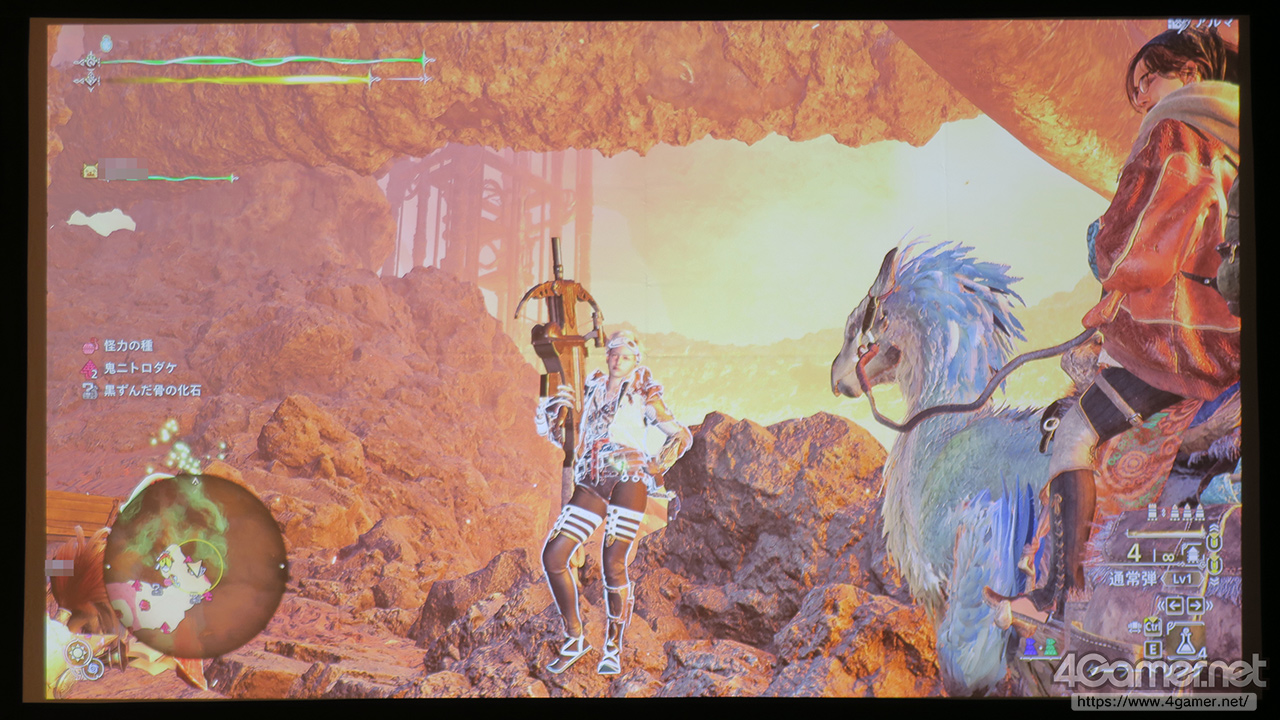Select the 鬼ニトロダケ entry in the item list

(x=133, y=368)
